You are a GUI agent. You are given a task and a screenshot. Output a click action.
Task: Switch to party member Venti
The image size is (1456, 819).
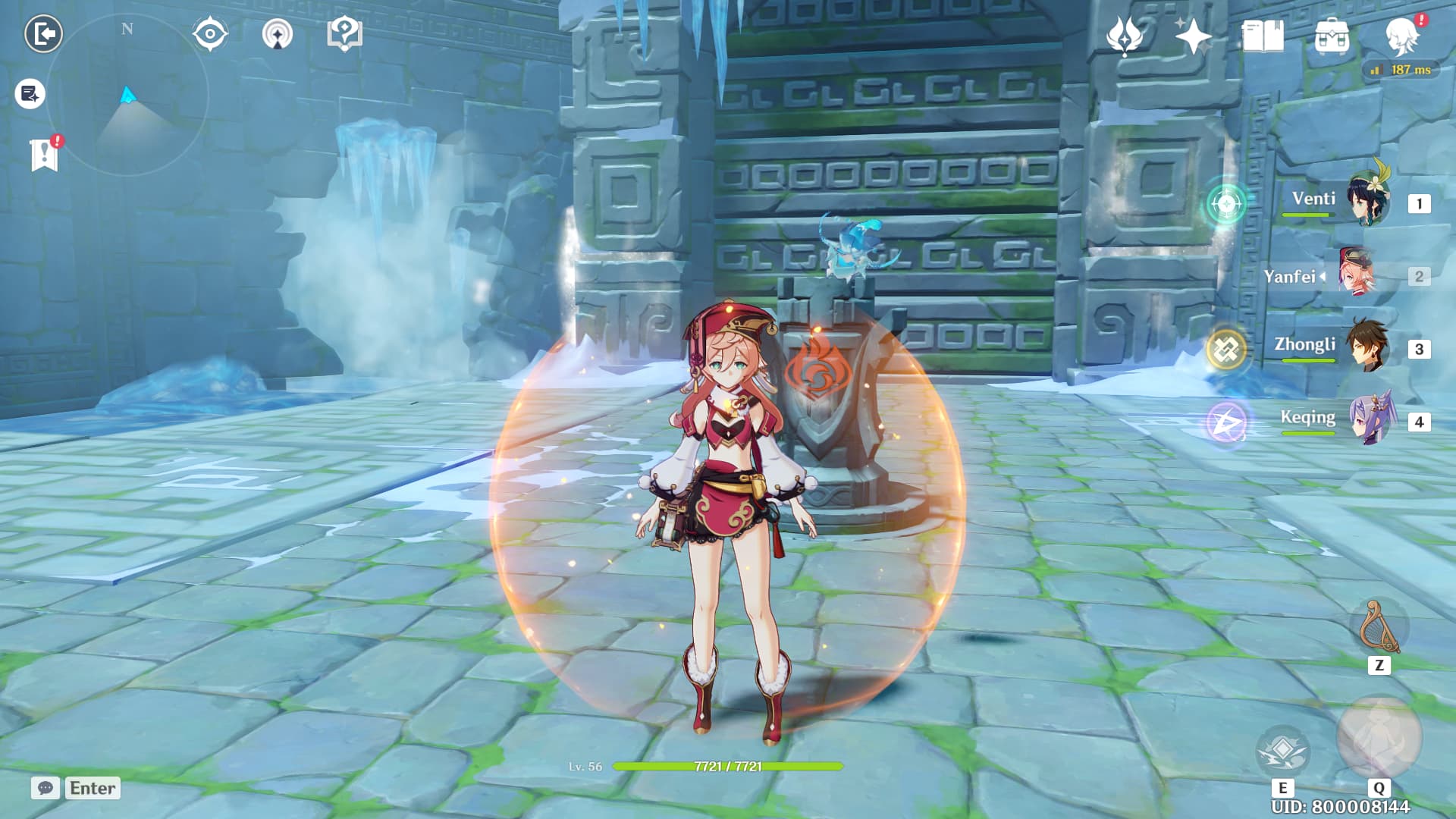click(1367, 202)
